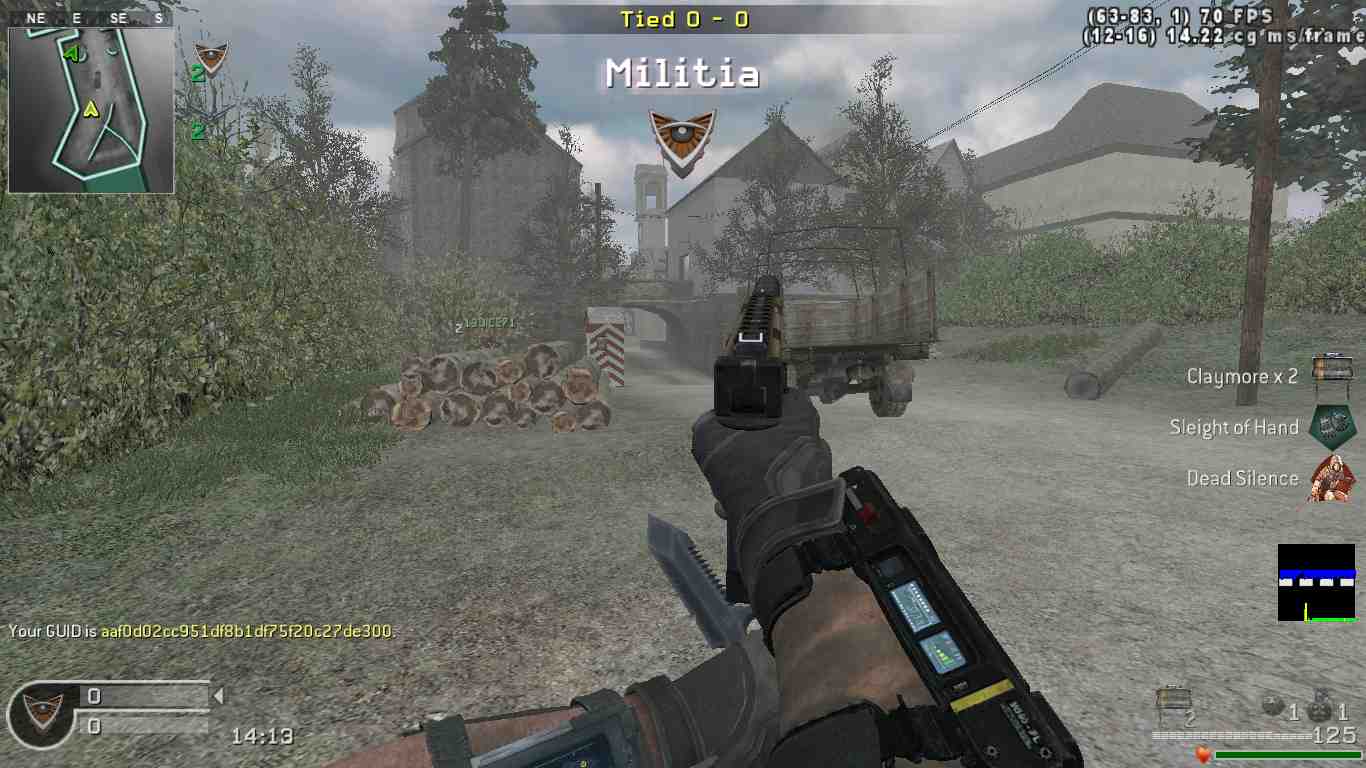Select the Claymore x 2 perk icon

click(1331, 371)
